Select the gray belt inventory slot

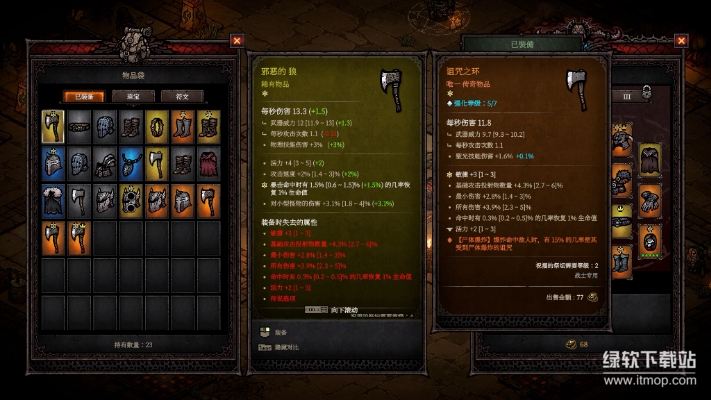coord(79,124)
